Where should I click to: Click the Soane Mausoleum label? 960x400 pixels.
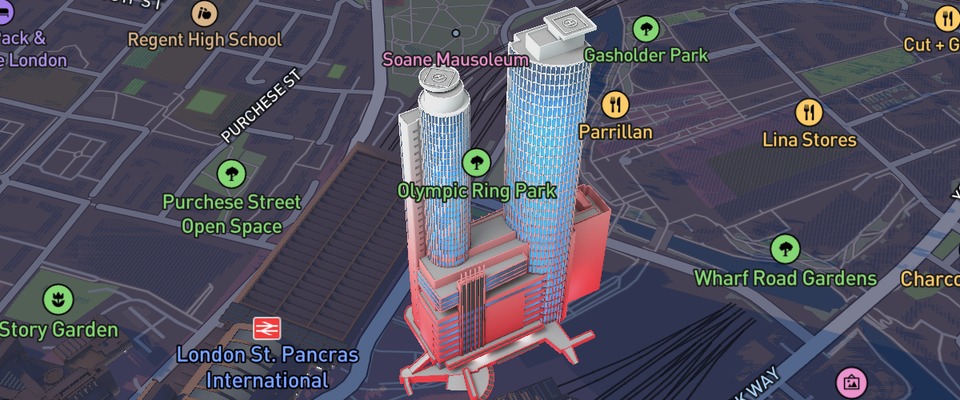click(455, 60)
